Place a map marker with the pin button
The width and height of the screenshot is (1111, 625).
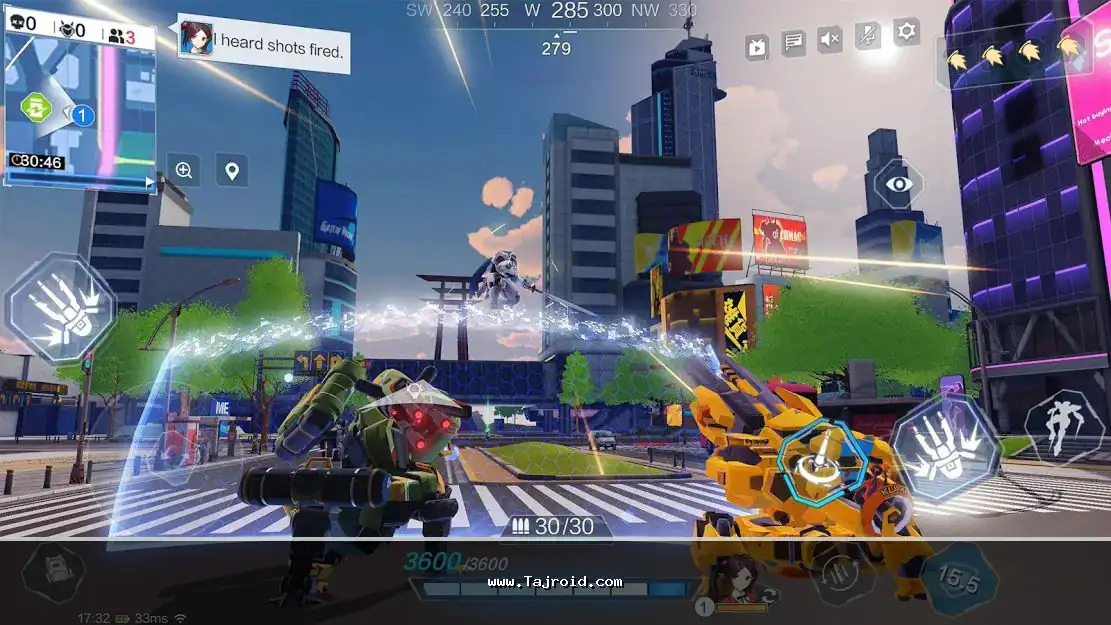[232, 170]
